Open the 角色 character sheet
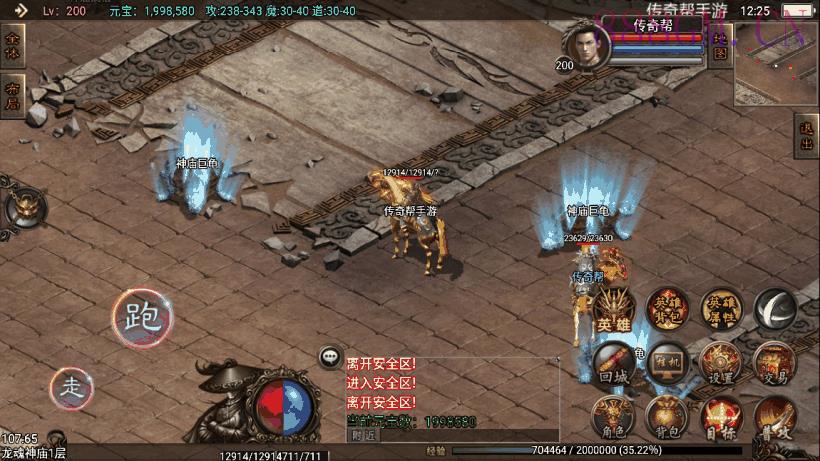This screenshot has width=820, height=461. click(x=612, y=419)
